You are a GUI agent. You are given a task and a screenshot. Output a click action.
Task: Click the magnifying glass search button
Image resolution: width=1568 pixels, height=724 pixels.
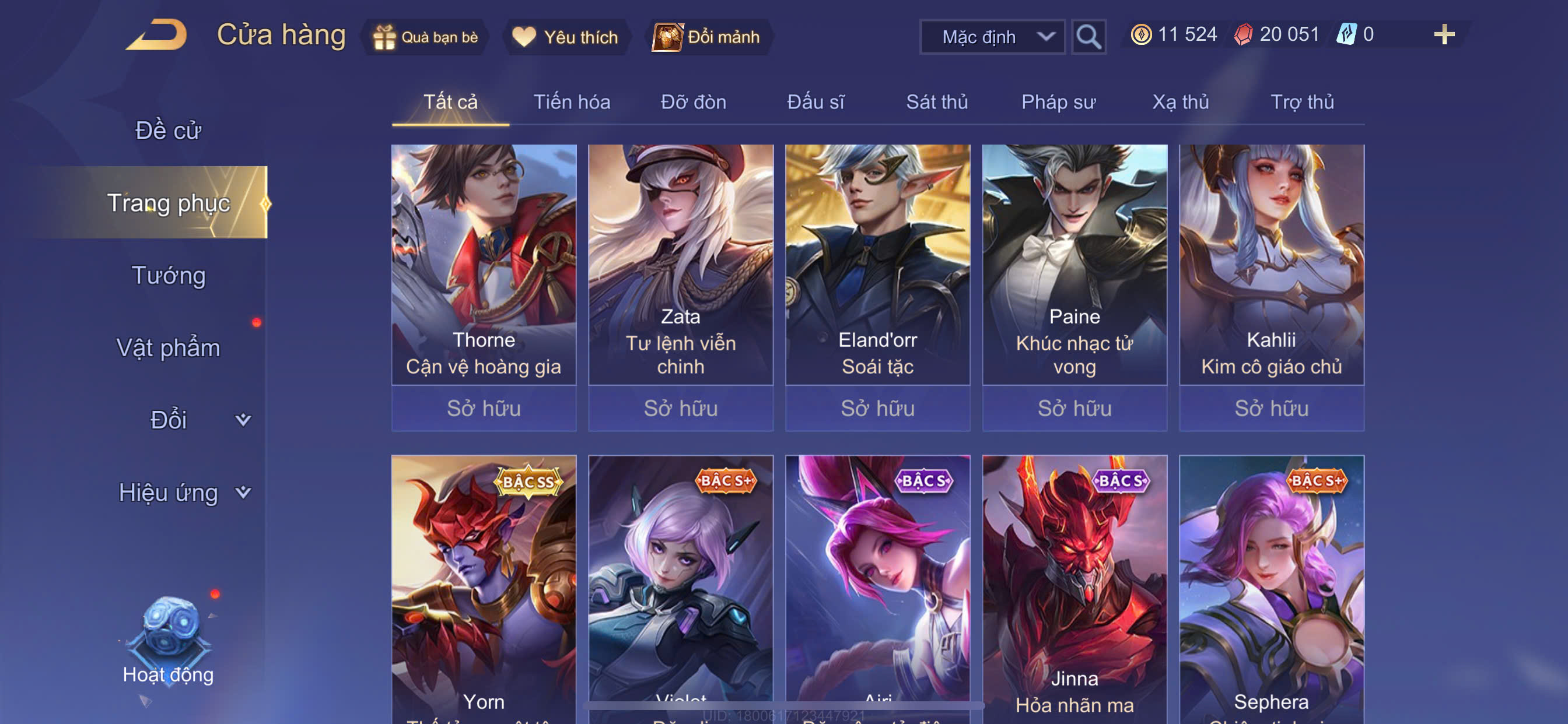(x=1088, y=37)
